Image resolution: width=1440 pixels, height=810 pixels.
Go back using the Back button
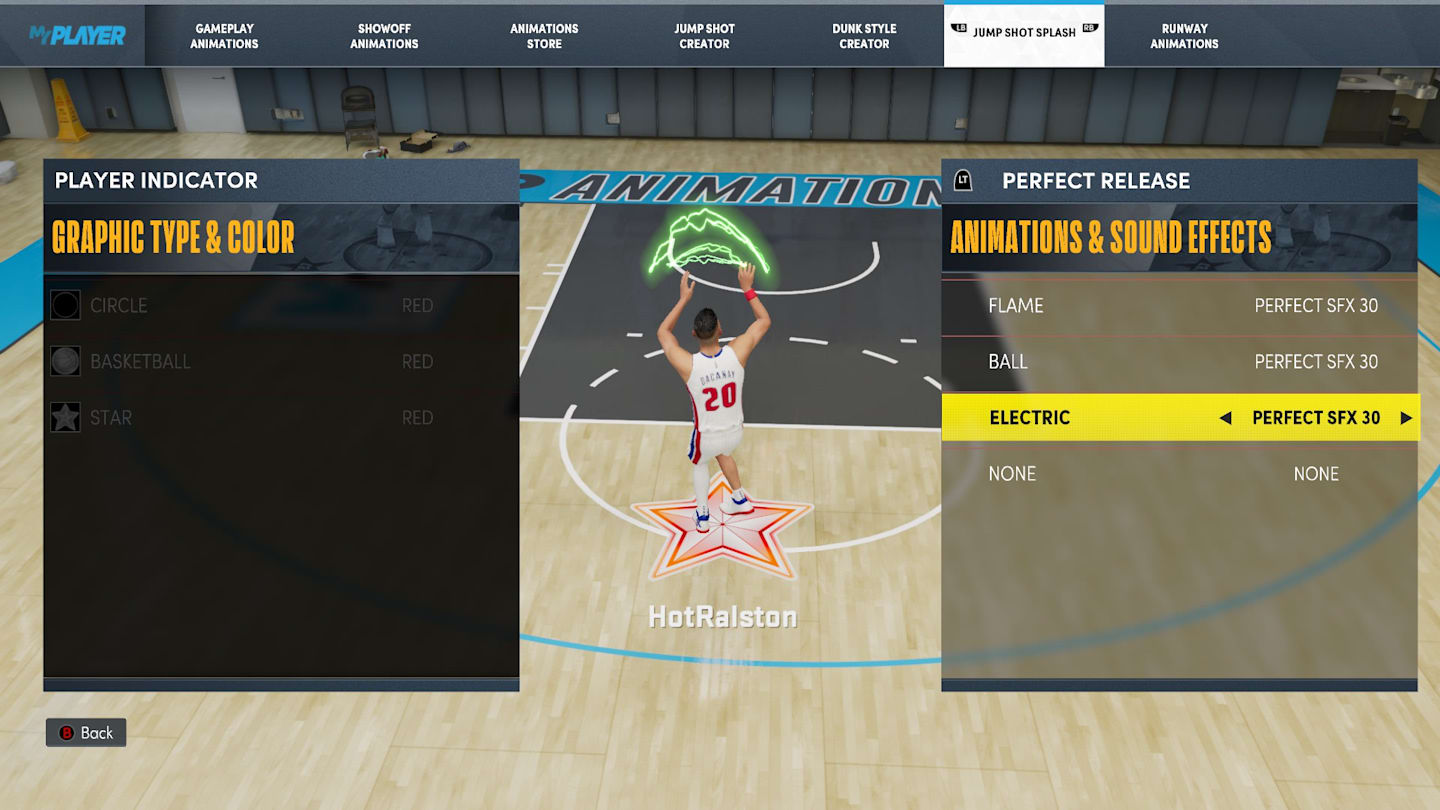(x=86, y=733)
